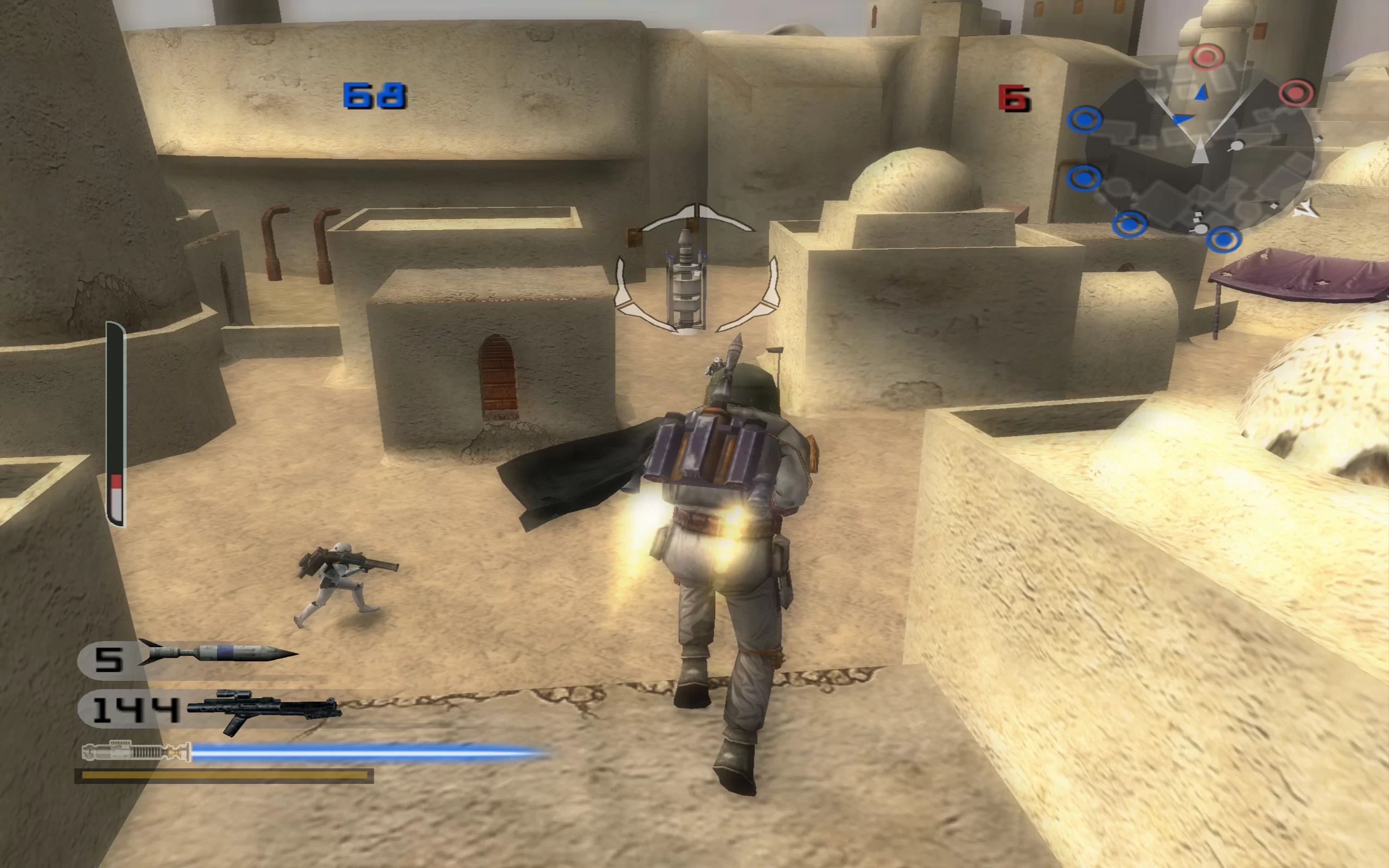Select the rocket secondary weapon icon
Viewport: 1389px width, 868px height.
[218, 653]
